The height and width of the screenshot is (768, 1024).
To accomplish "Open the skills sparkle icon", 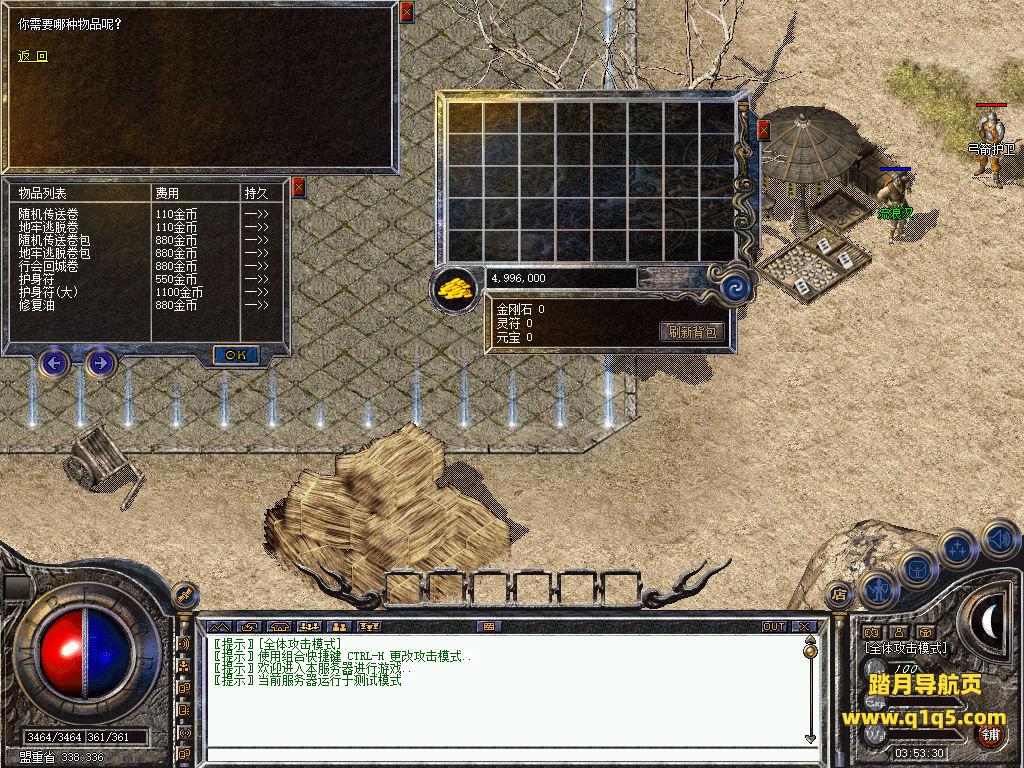I will click(958, 548).
